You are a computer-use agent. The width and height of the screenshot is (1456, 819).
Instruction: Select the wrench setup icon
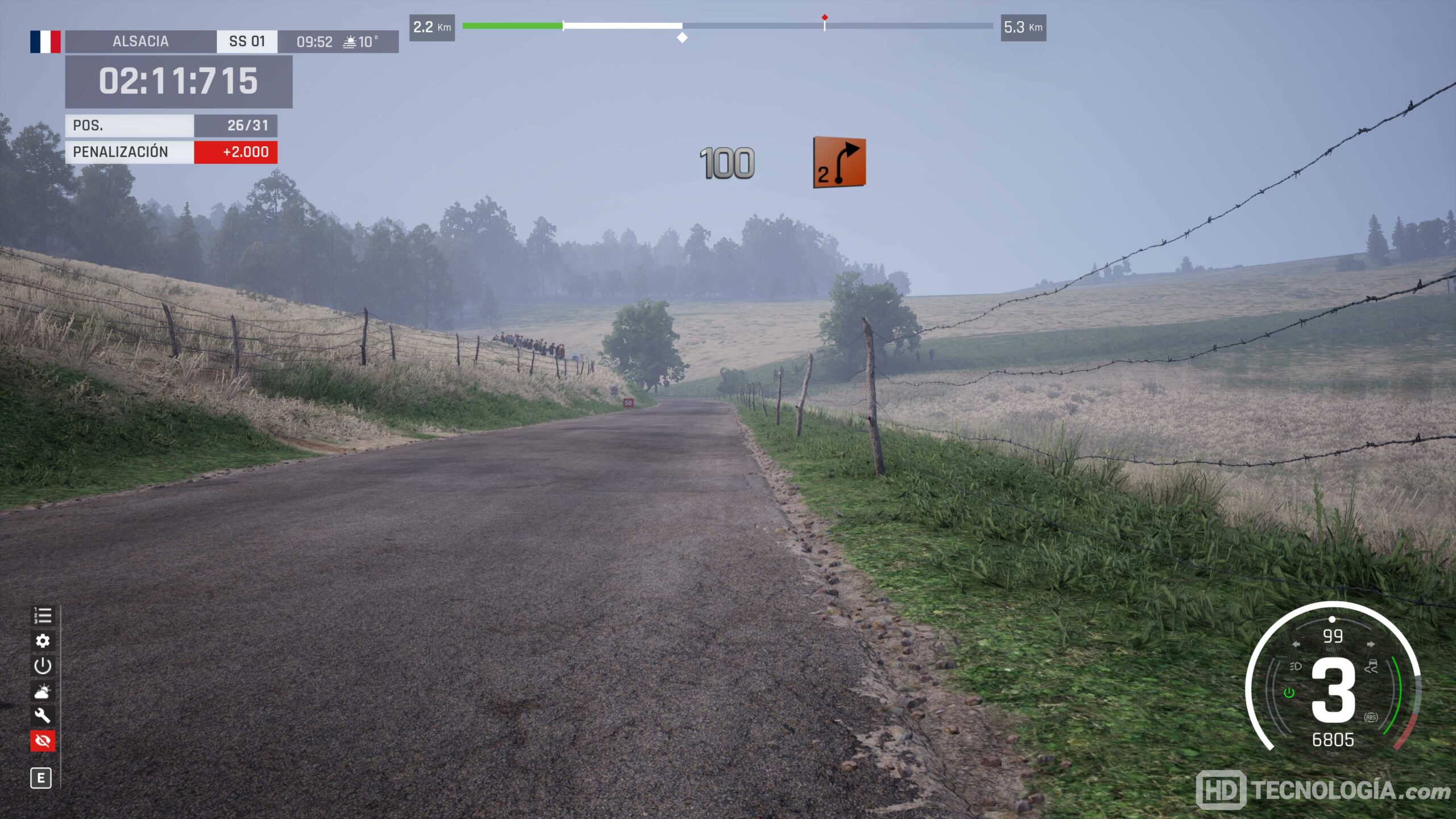[43, 715]
